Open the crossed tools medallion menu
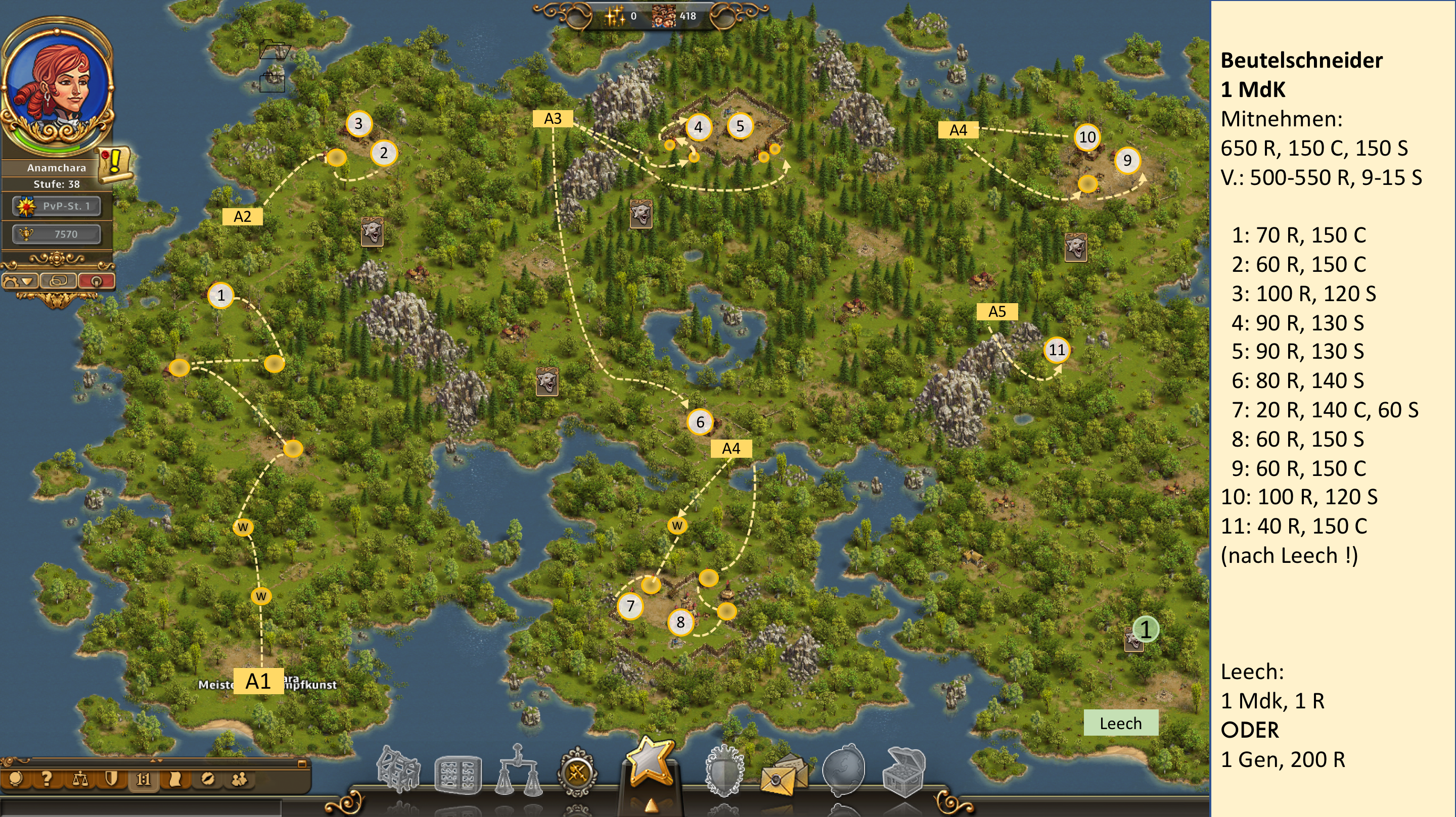Viewport: 1456px width, 817px height. (577, 772)
